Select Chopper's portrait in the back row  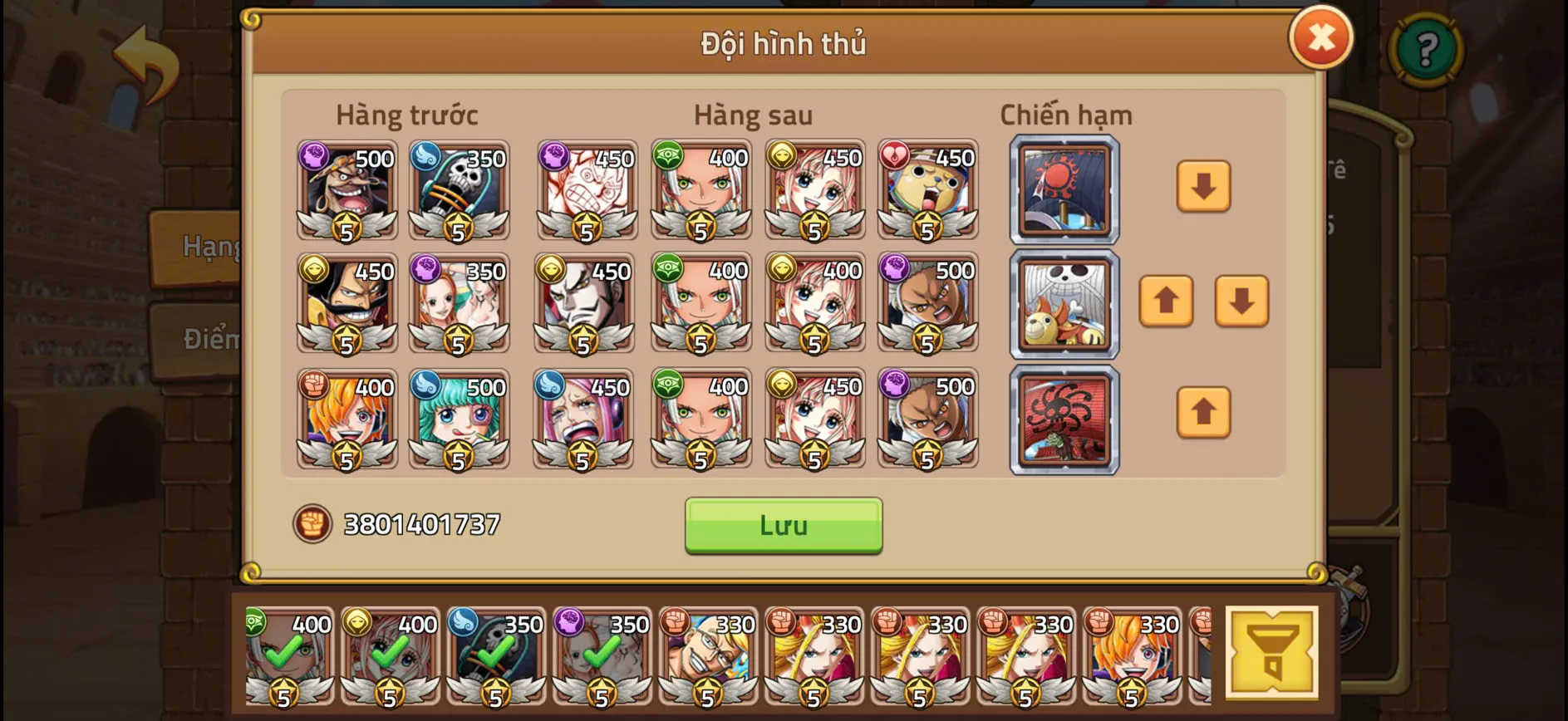[927, 191]
